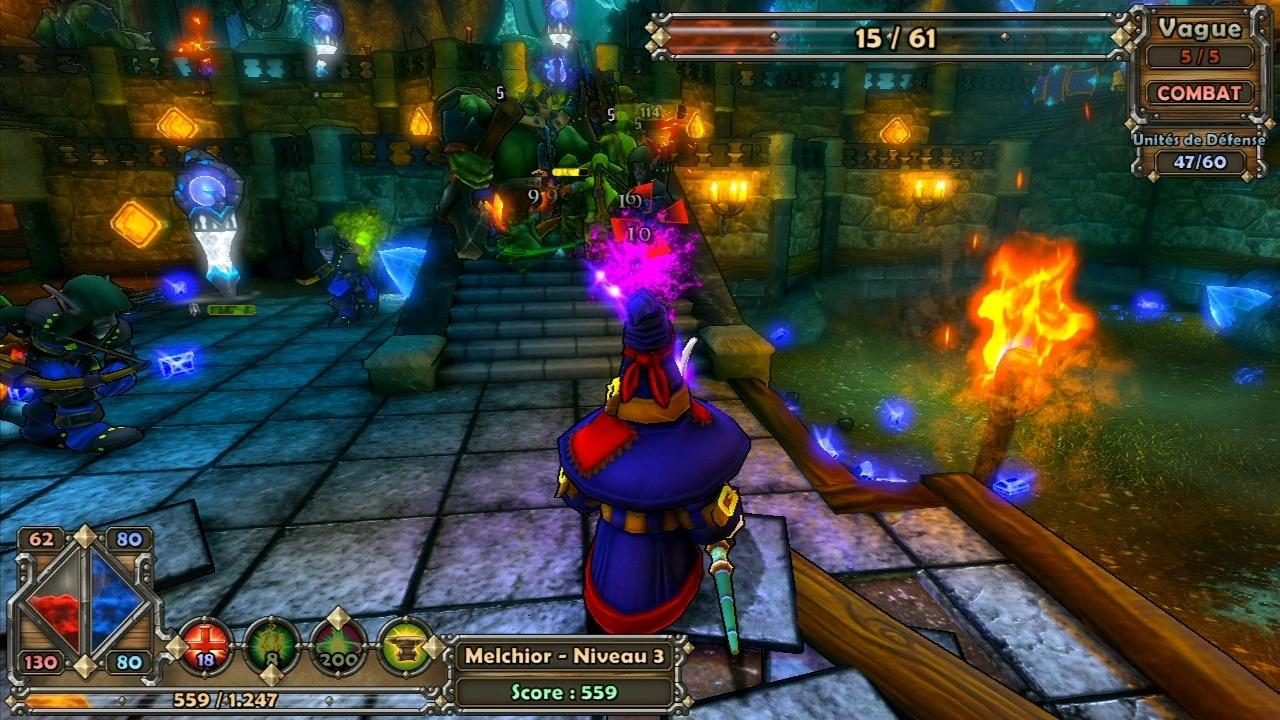1280x720 pixels.
Task: Click the Vague 5/5 counter
Action: (1199, 57)
